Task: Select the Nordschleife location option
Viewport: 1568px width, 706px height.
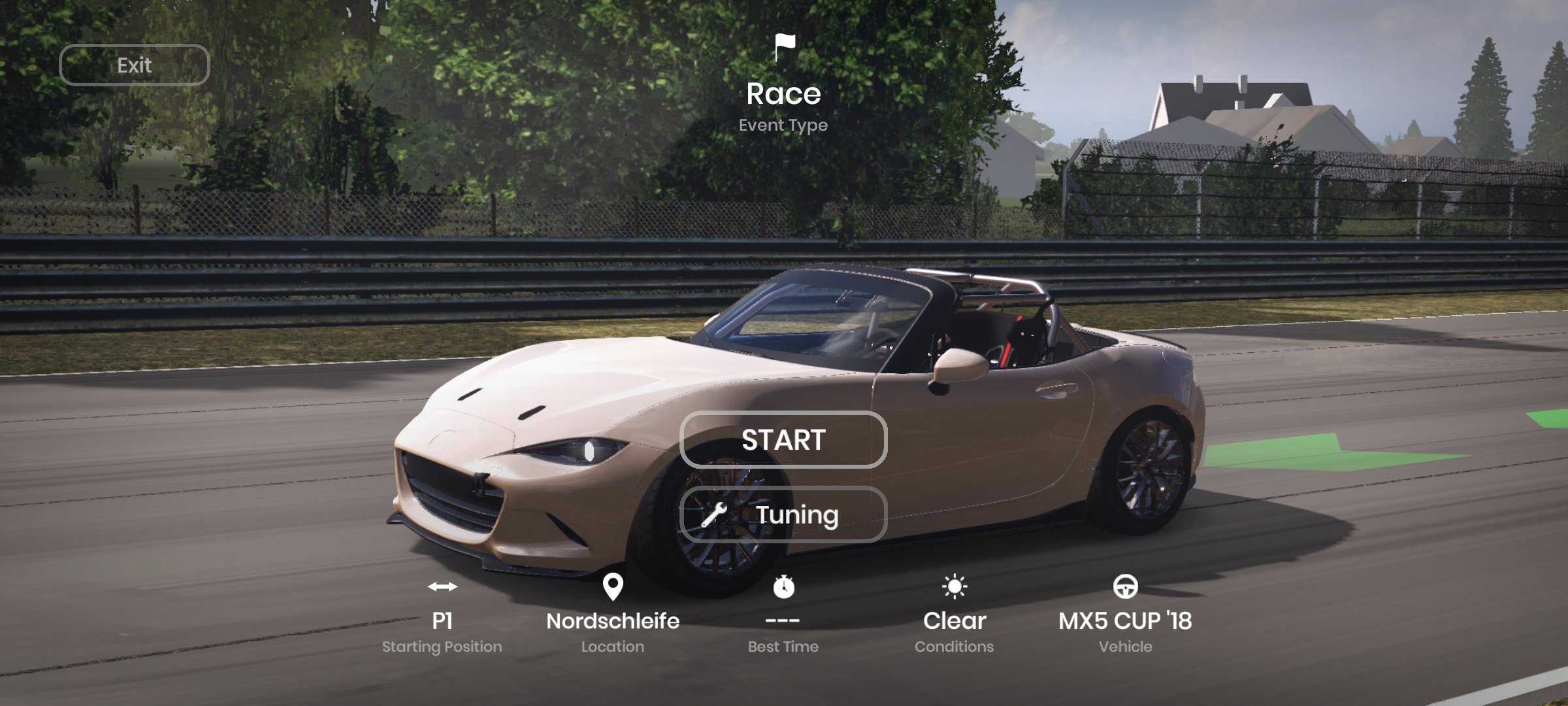Action: (612, 620)
